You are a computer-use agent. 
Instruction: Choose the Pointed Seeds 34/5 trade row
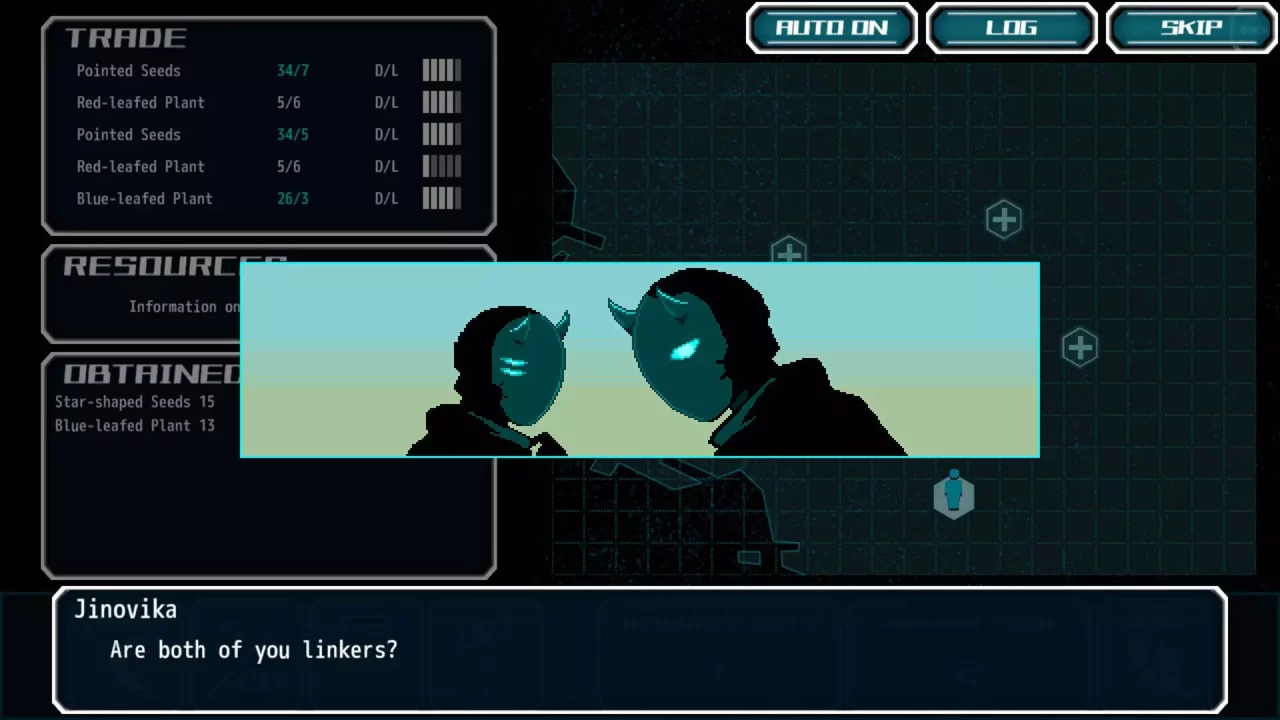[x=268, y=134]
